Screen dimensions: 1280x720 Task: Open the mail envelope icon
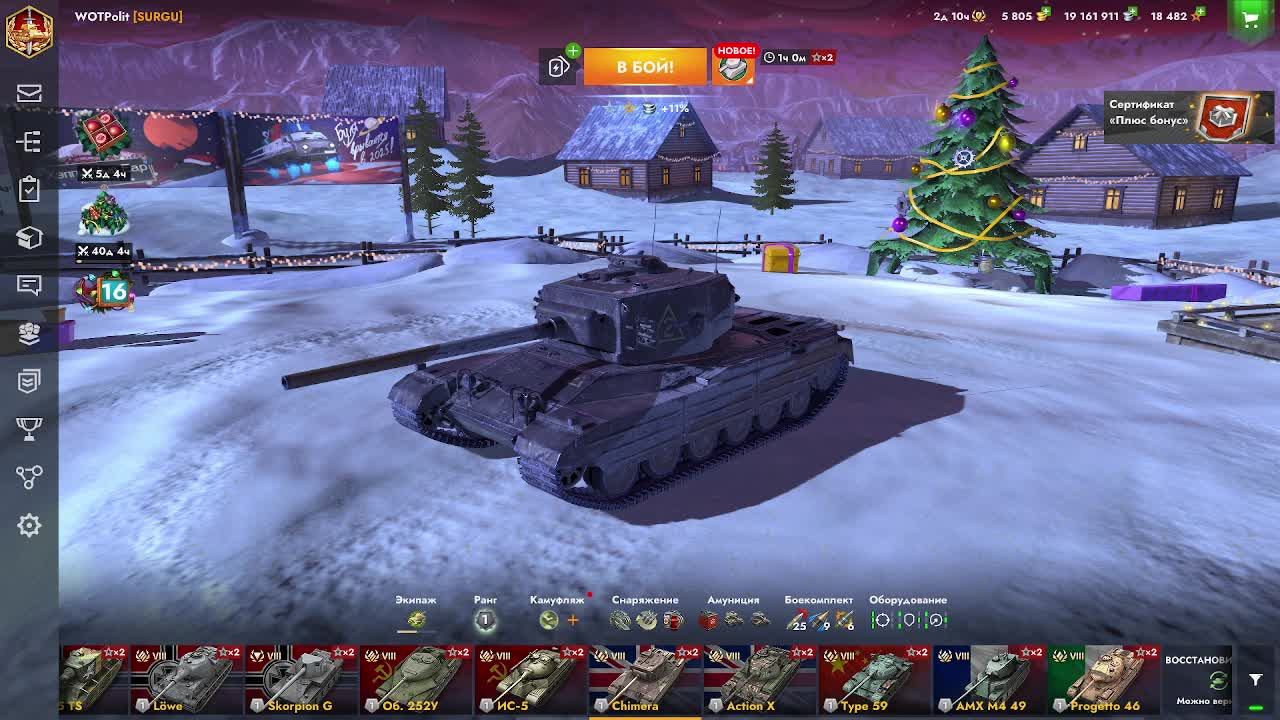click(29, 94)
